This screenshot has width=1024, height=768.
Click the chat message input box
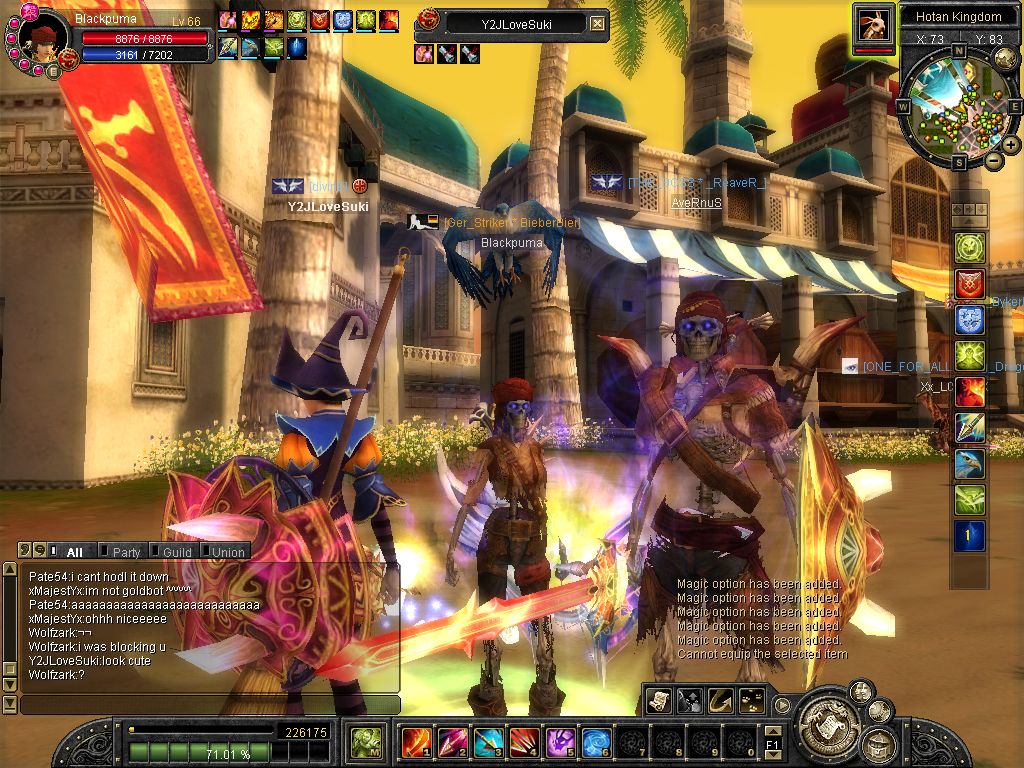(x=208, y=705)
